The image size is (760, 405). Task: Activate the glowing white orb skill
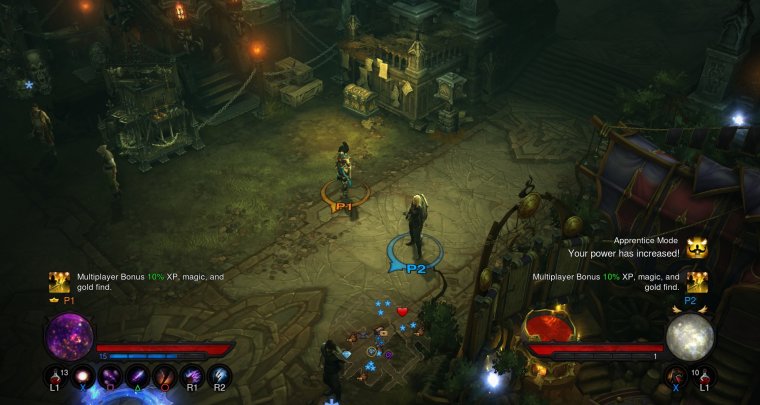82,378
